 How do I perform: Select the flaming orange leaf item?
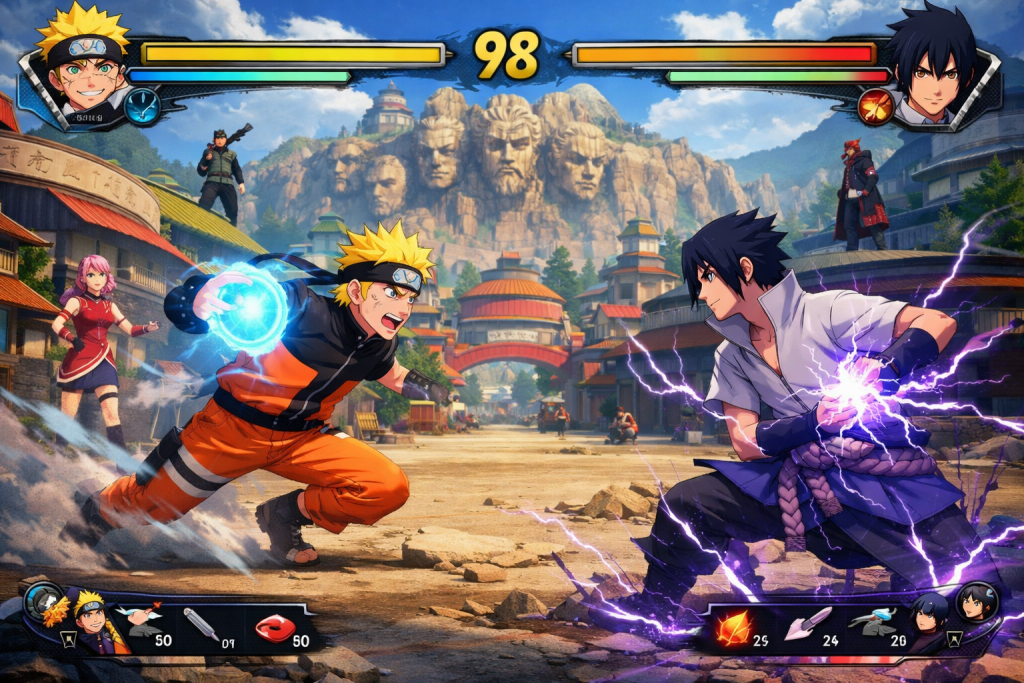coord(732,627)
